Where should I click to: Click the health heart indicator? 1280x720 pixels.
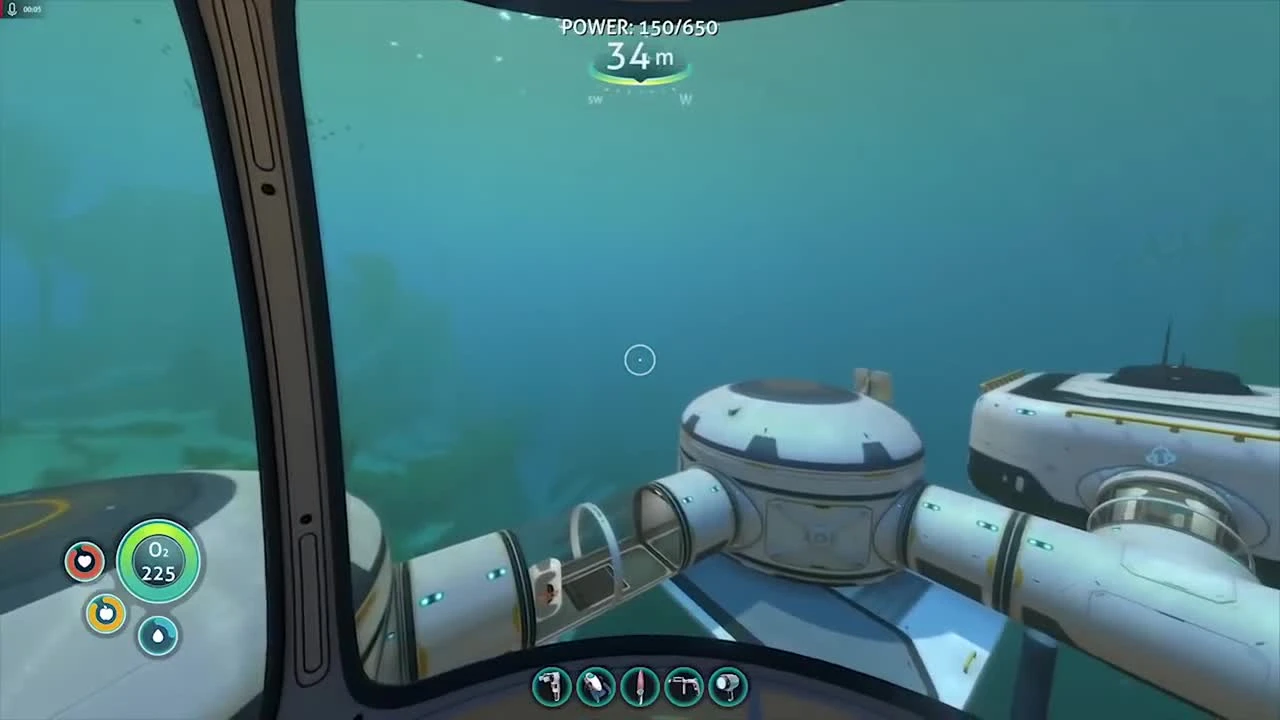84,561
